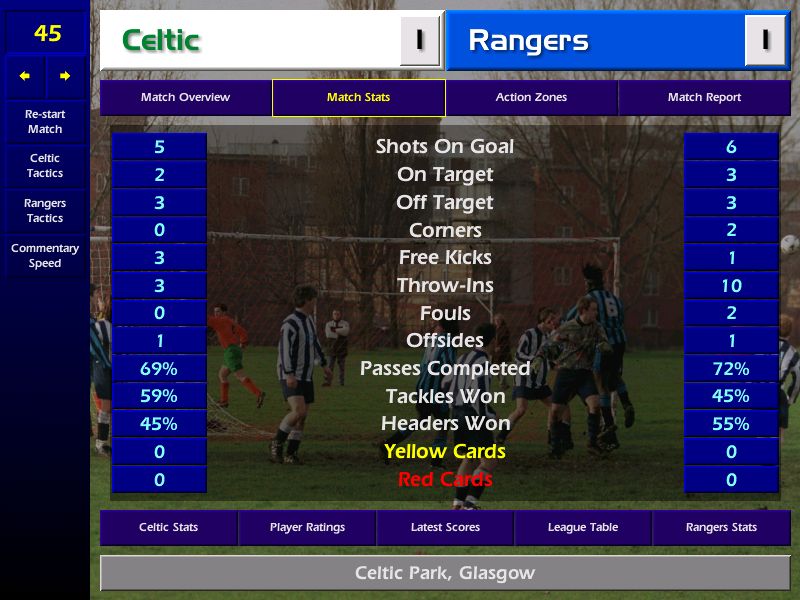Open the Action Zones tab
The height and width of the screenshot is (600, 800).
pyautogui.click(x=531, y=98)
